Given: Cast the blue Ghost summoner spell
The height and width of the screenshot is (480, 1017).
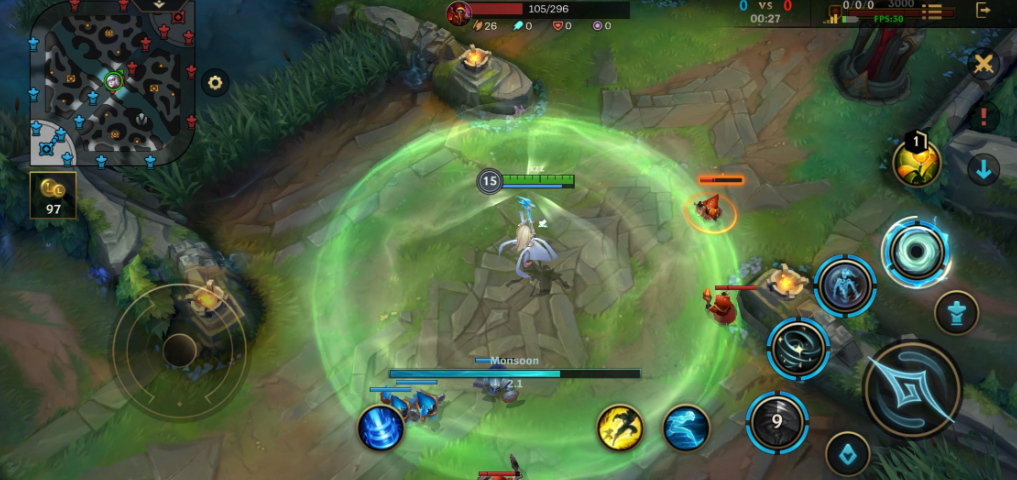Looking at the screenshot, I should [x=686, y=427].
